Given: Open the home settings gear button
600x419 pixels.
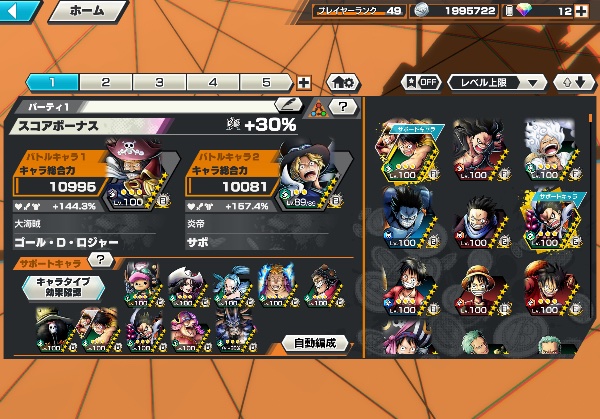Looking at the screenshot, I should [340, 83].
